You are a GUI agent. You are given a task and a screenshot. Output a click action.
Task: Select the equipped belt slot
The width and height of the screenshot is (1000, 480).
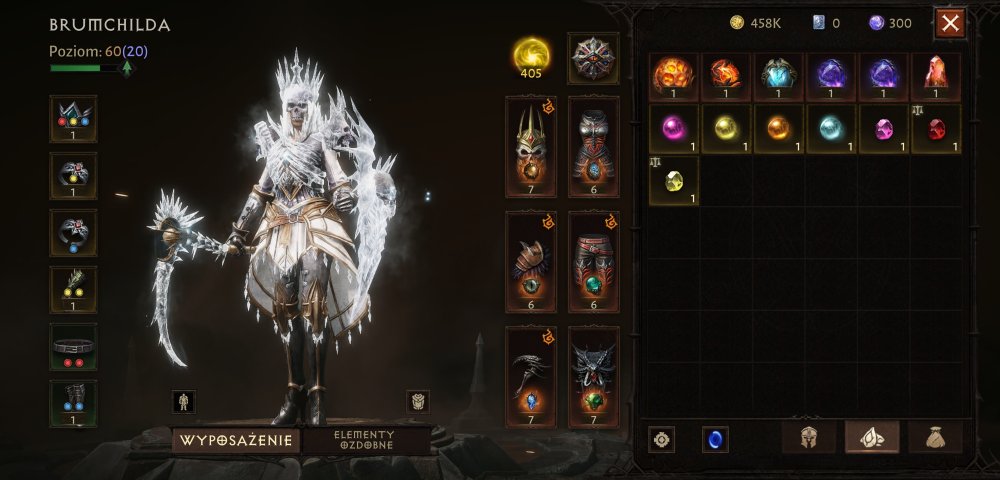73,347
